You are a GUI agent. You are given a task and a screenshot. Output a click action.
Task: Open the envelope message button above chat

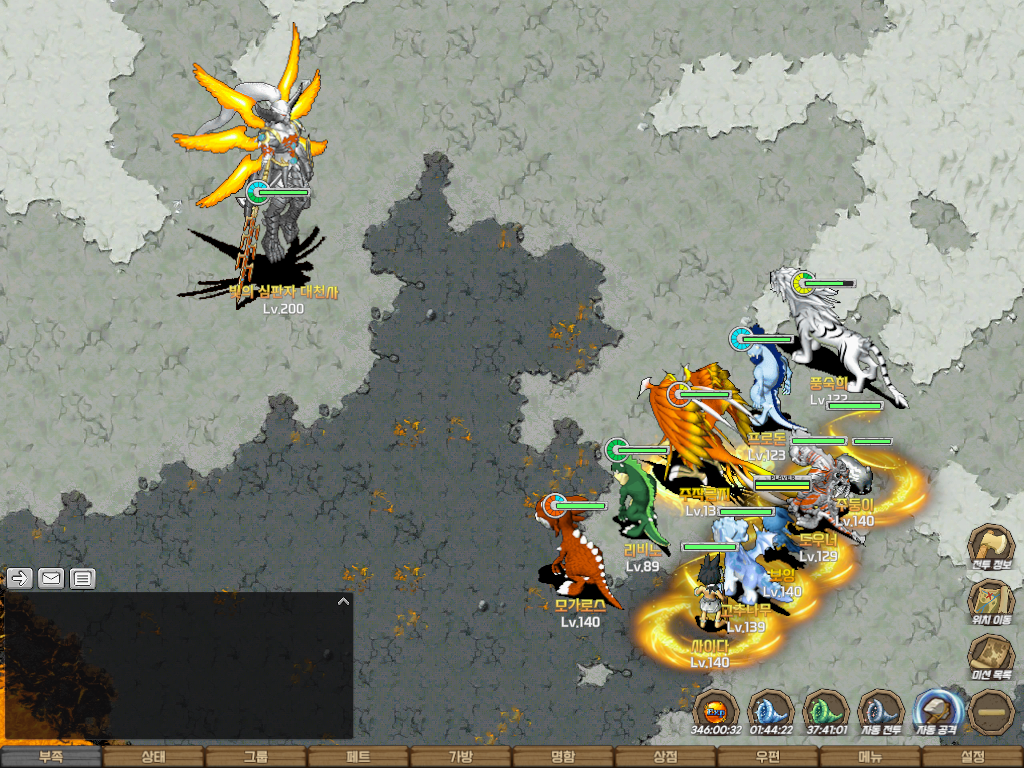coord(51,577)
